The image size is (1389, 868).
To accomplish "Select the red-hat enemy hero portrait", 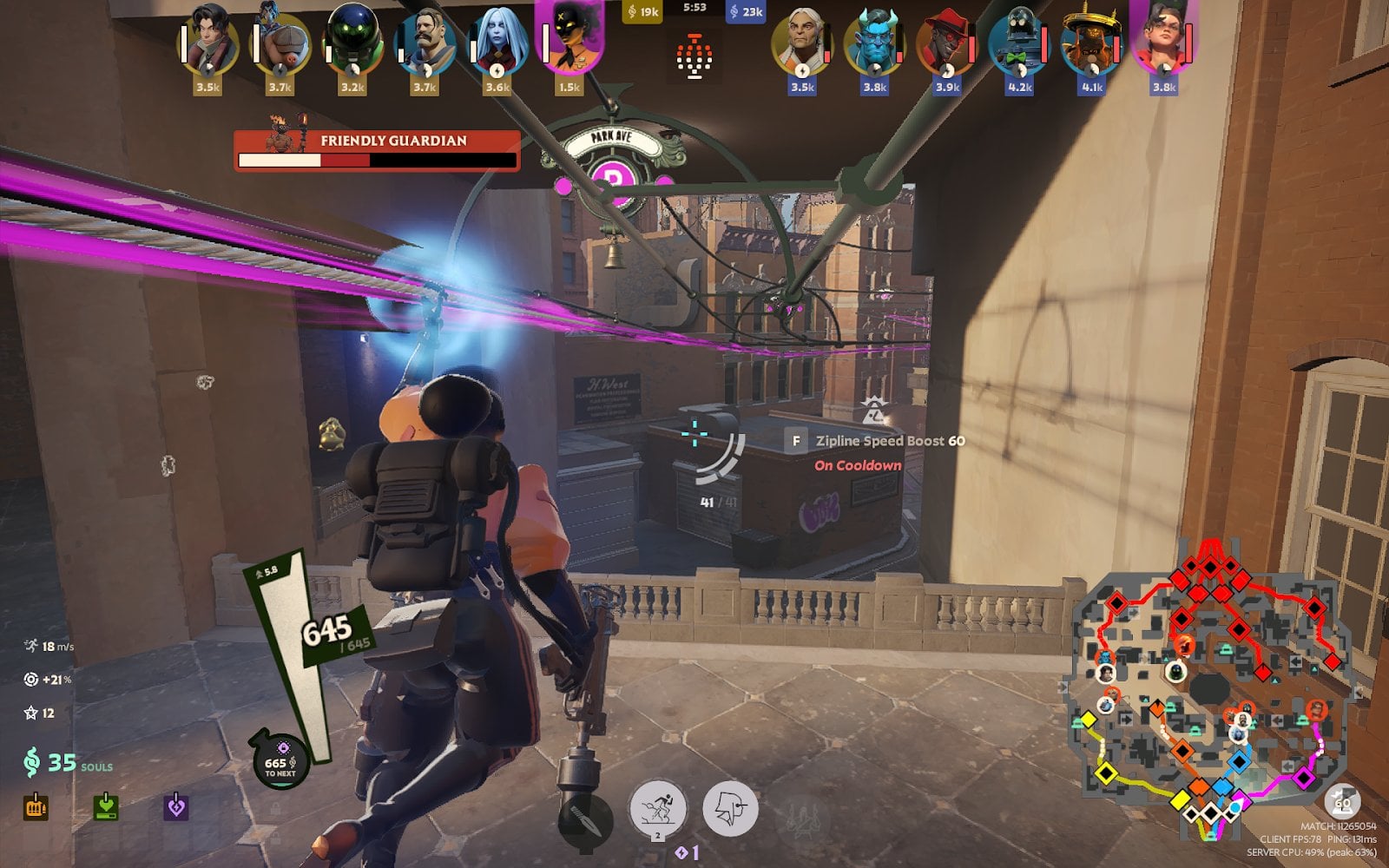I will point(947,43).
